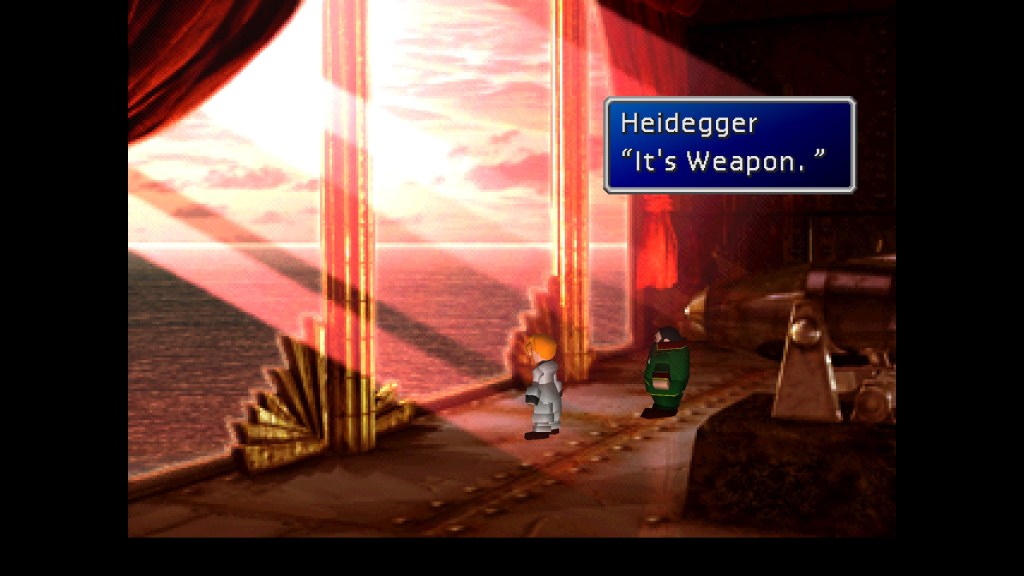Image resolution: width=1024 pixels, height=576 pixels.
Task: Advance Heidegger's "It's Weapon." dialogue box
Action: point(729,144)
